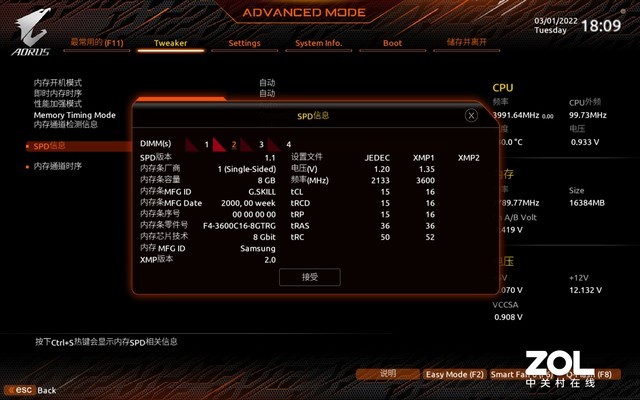Switch to Easy Mode (F2)
Image resolution: width=640 pixels, height=400 pixels.
(x=454, y=374)
